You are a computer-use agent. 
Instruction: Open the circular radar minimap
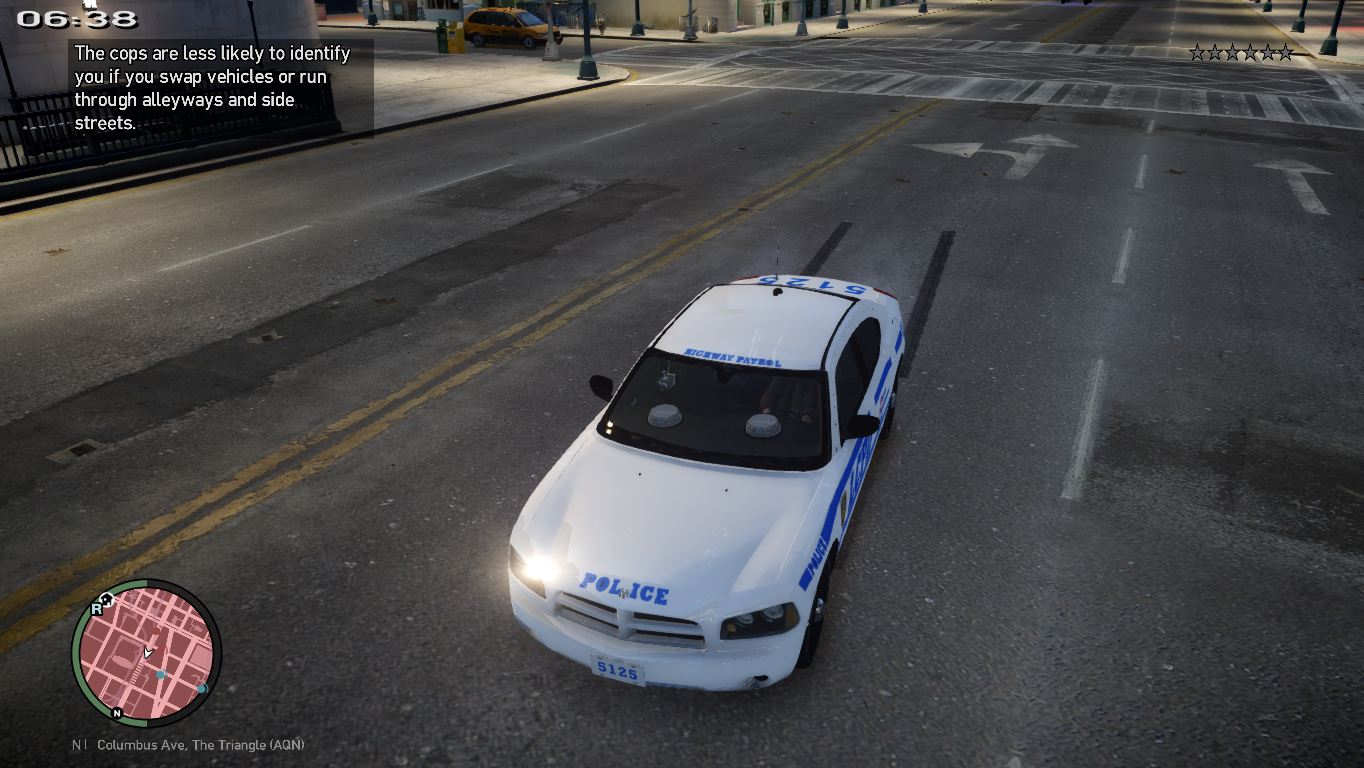point(146,654)
